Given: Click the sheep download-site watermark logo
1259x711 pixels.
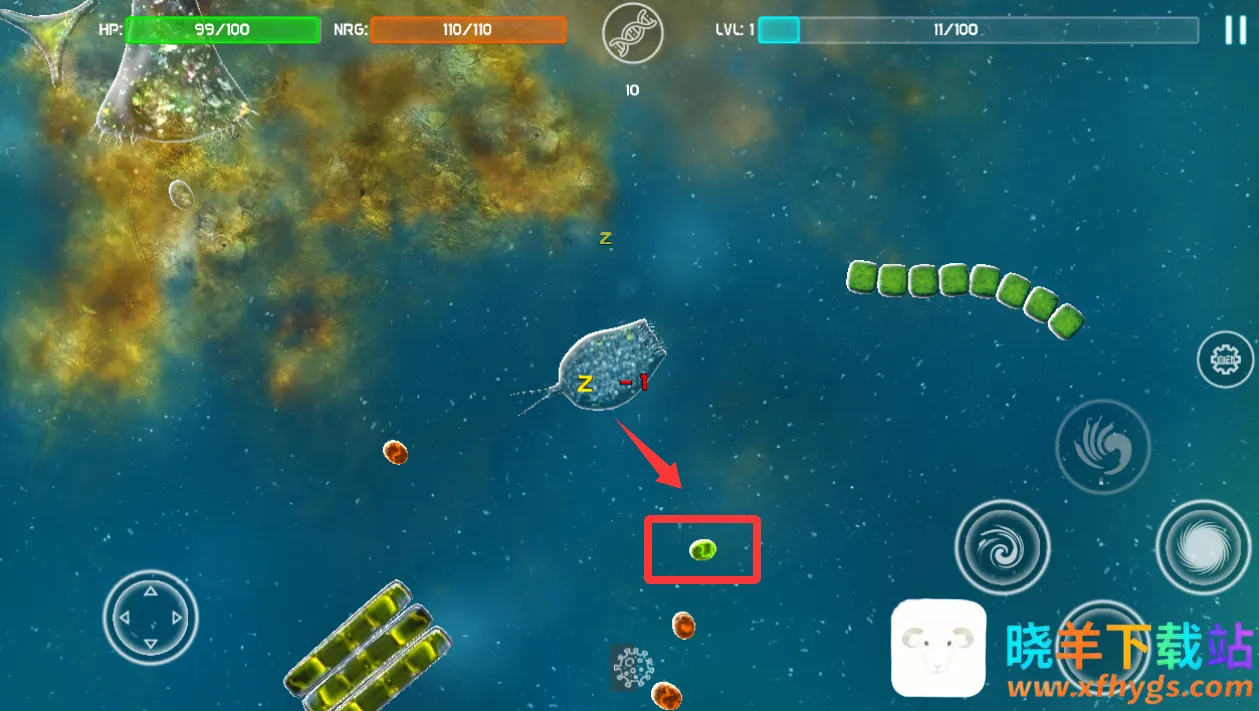Looking at the screenshot, I should (x=938, y=648).
